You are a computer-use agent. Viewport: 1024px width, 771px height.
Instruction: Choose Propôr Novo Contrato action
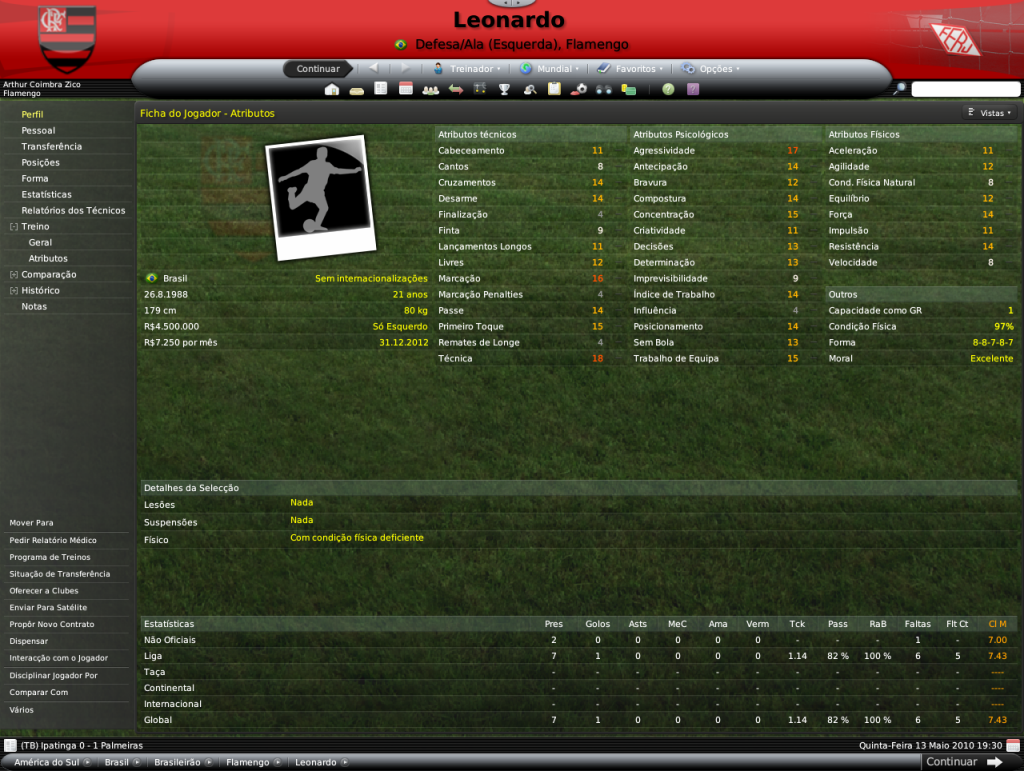click(52, 624)
